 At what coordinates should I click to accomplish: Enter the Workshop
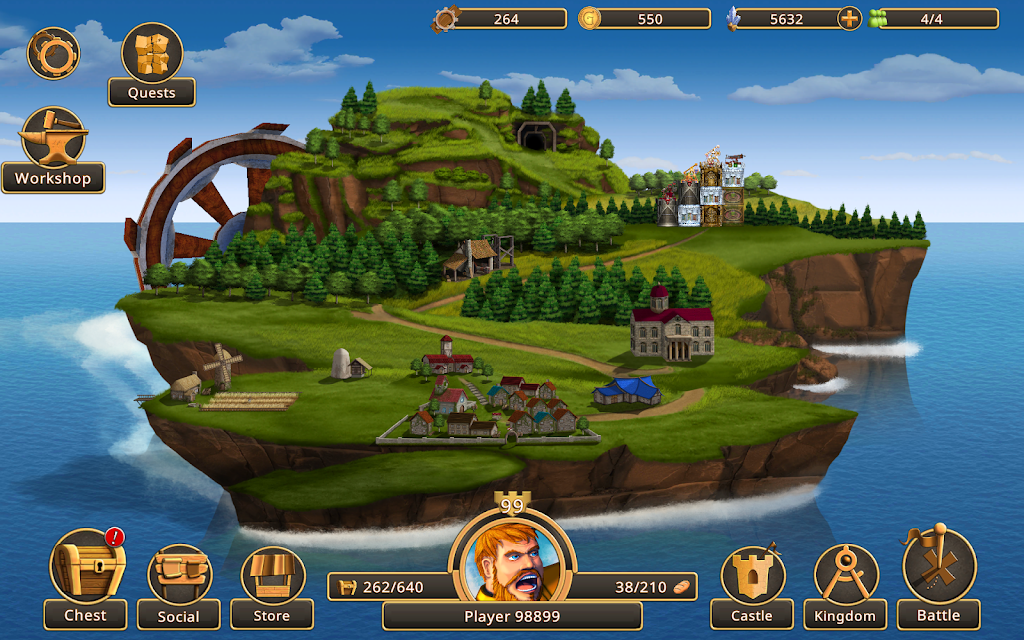53,148
